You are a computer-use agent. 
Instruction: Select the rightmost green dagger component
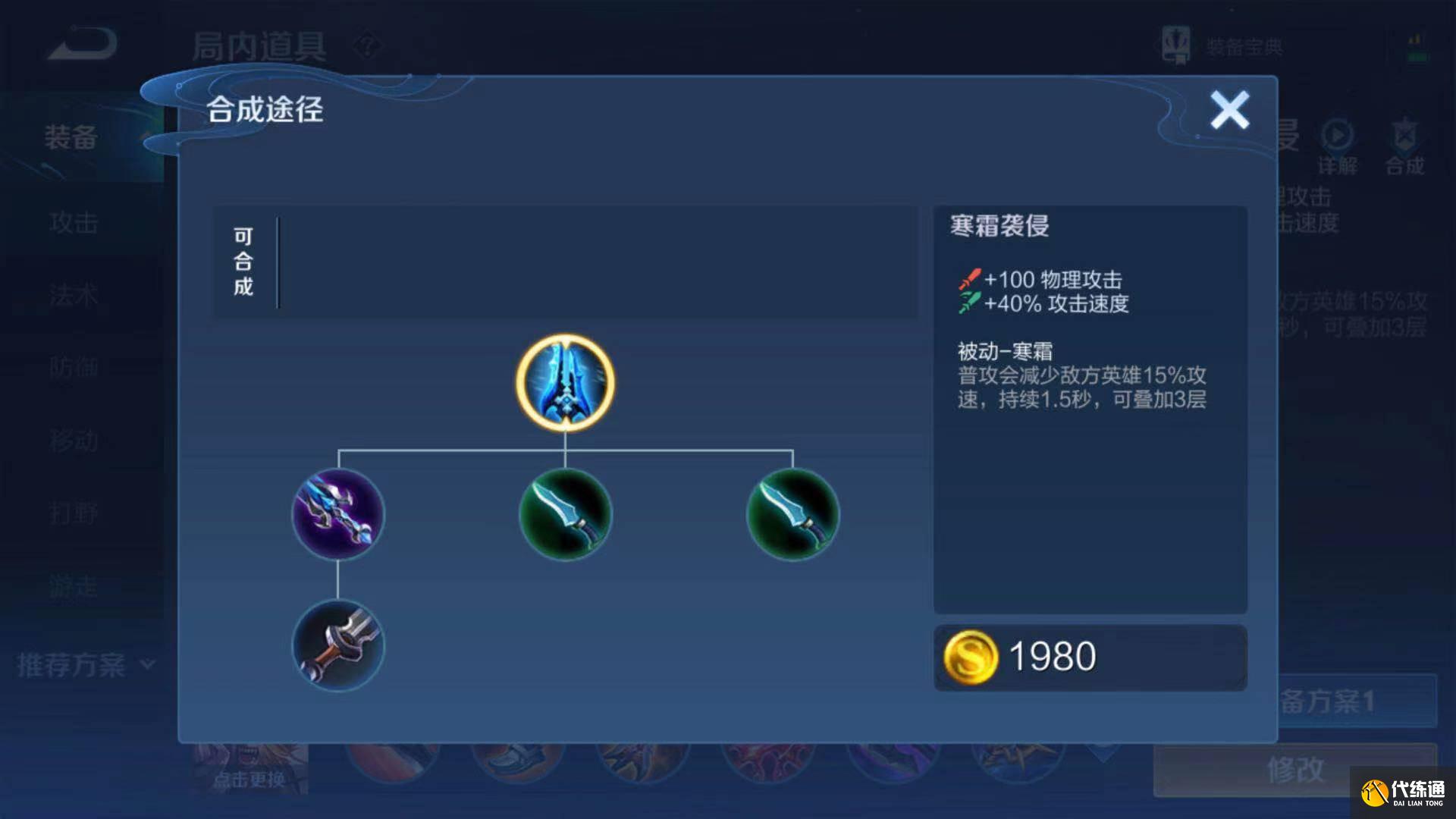tap(792, 516)
